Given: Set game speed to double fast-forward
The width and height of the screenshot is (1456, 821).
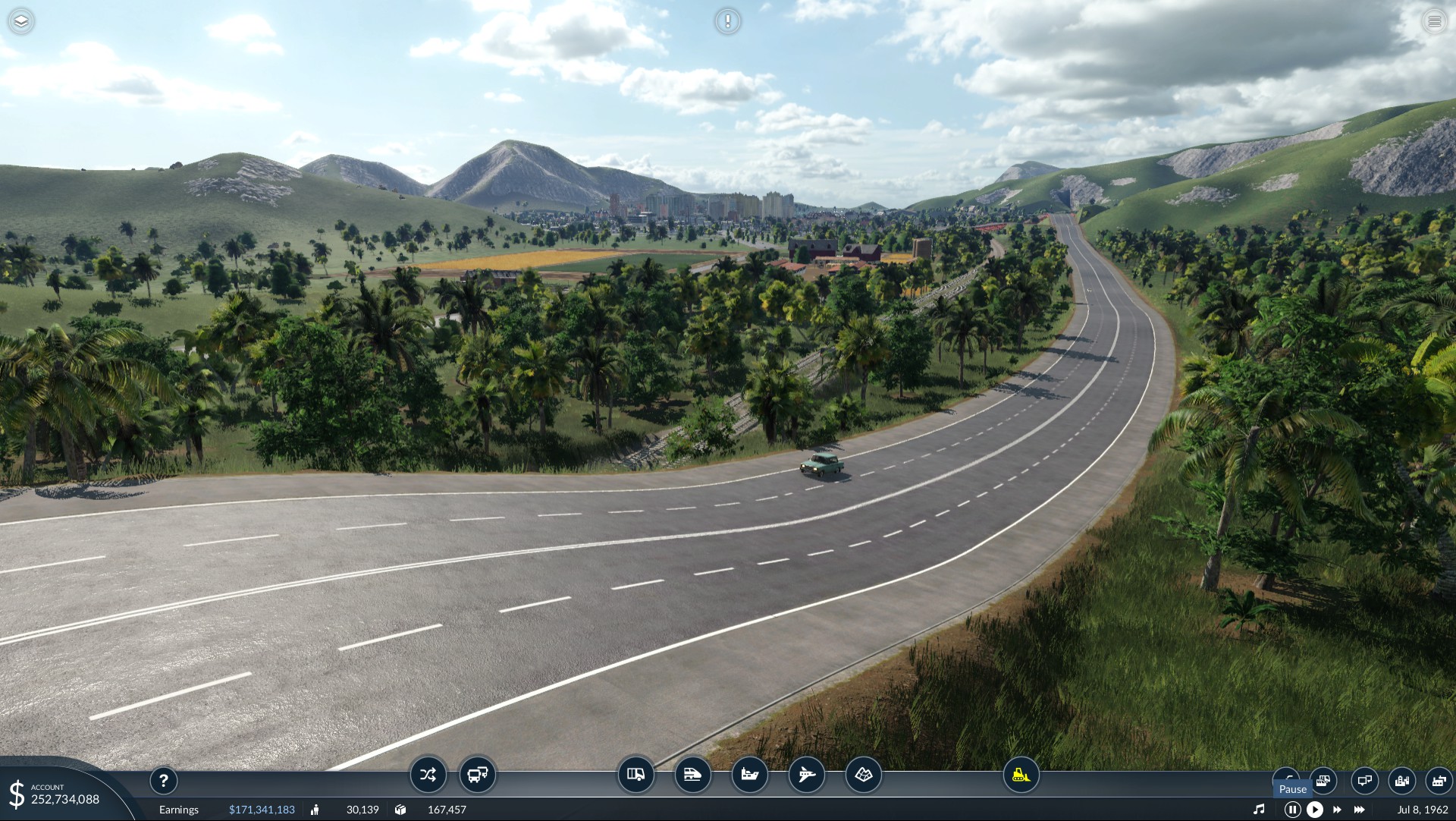Looking at the screenshot, I should [x=1337, y=810].
